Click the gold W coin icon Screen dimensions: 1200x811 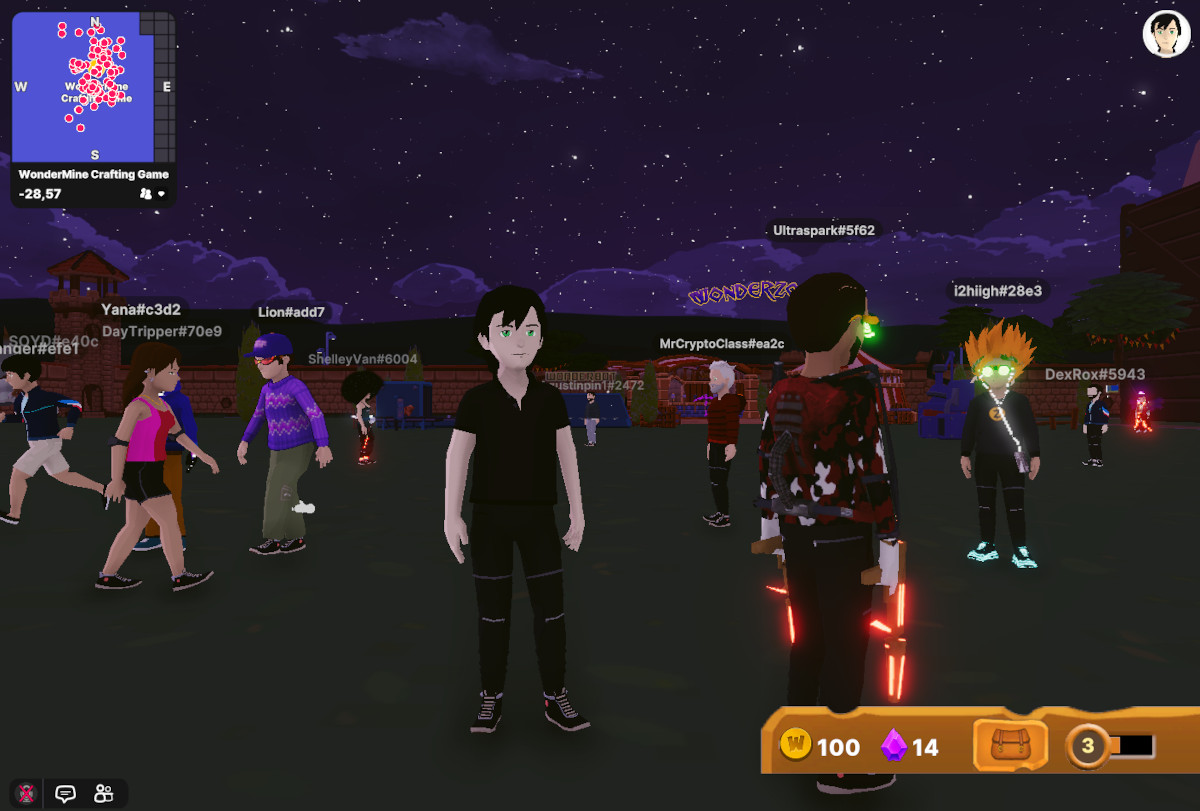coord(796,746)
